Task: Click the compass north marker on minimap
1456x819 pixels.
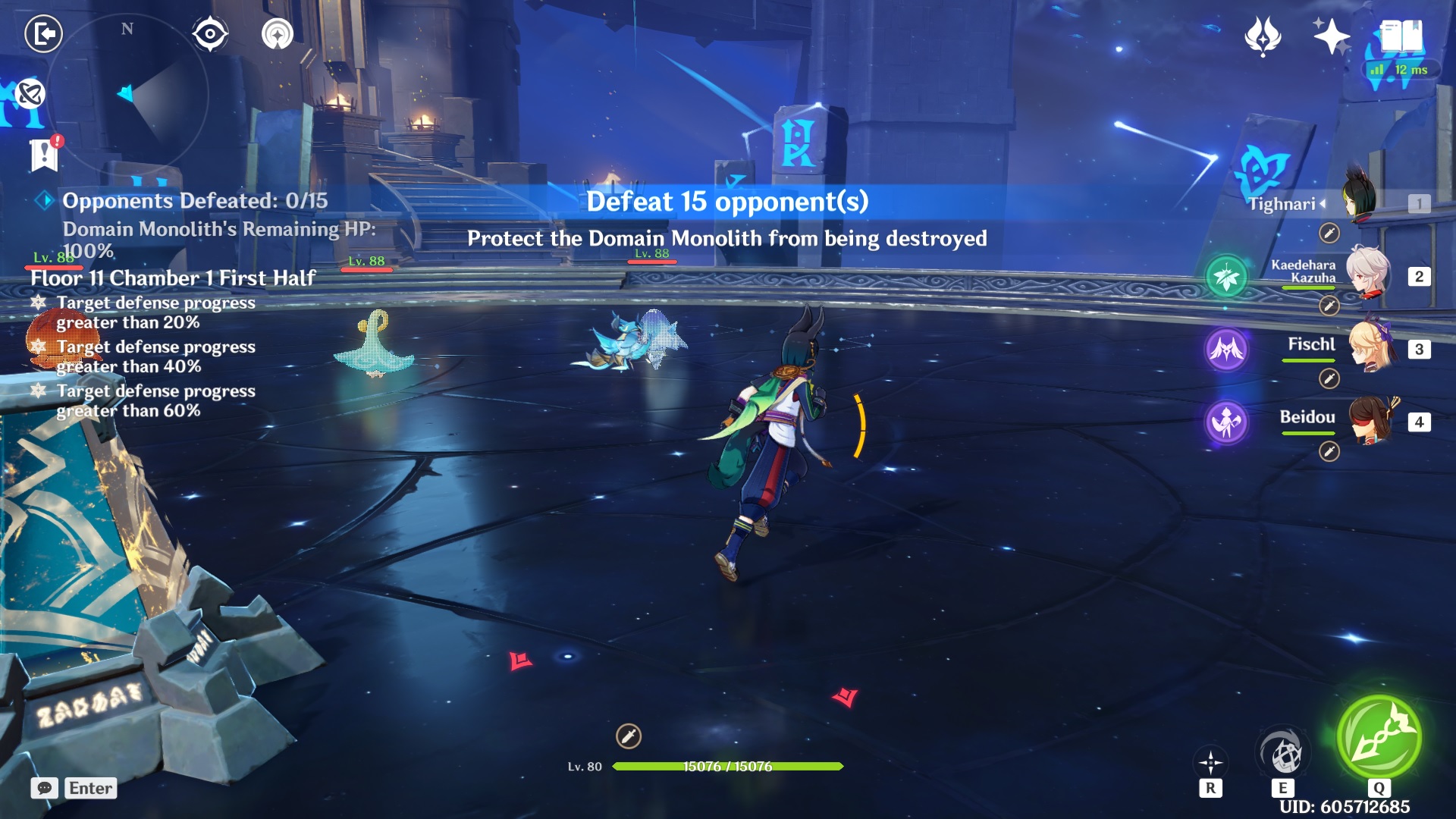Action: pos(126,30)
